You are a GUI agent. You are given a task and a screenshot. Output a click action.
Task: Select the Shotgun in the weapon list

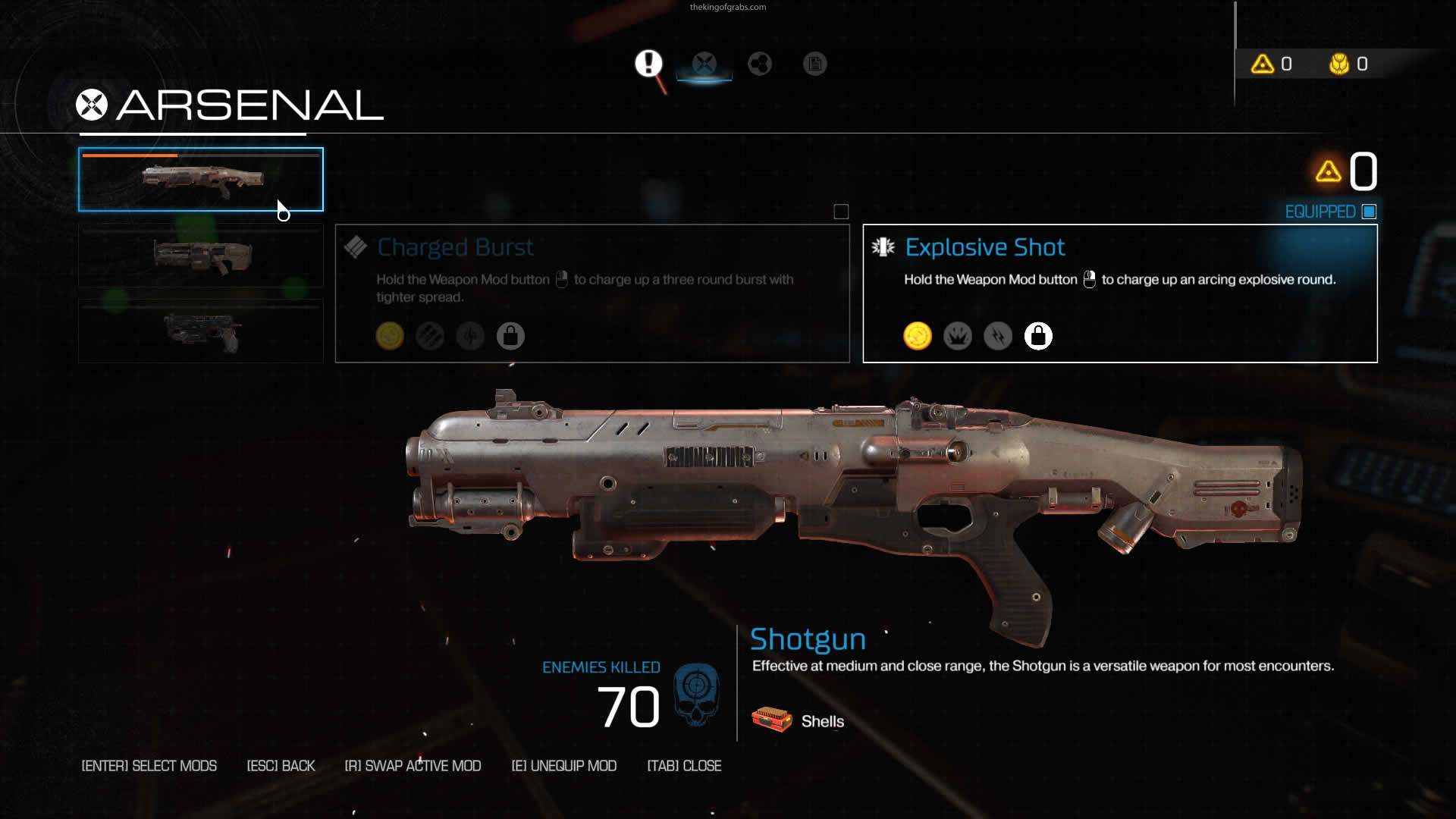(x=201, y=179)
